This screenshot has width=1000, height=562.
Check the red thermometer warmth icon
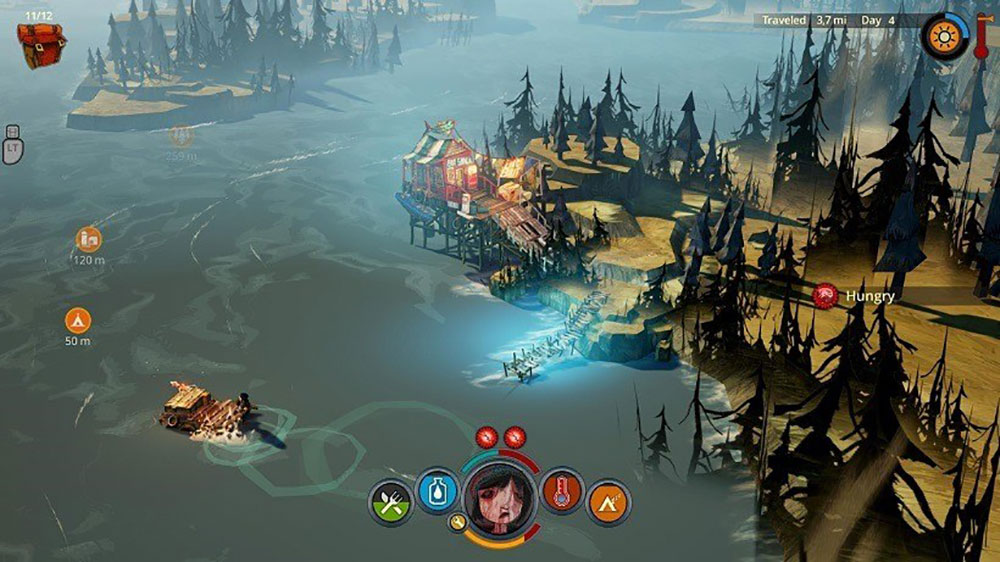562,492
